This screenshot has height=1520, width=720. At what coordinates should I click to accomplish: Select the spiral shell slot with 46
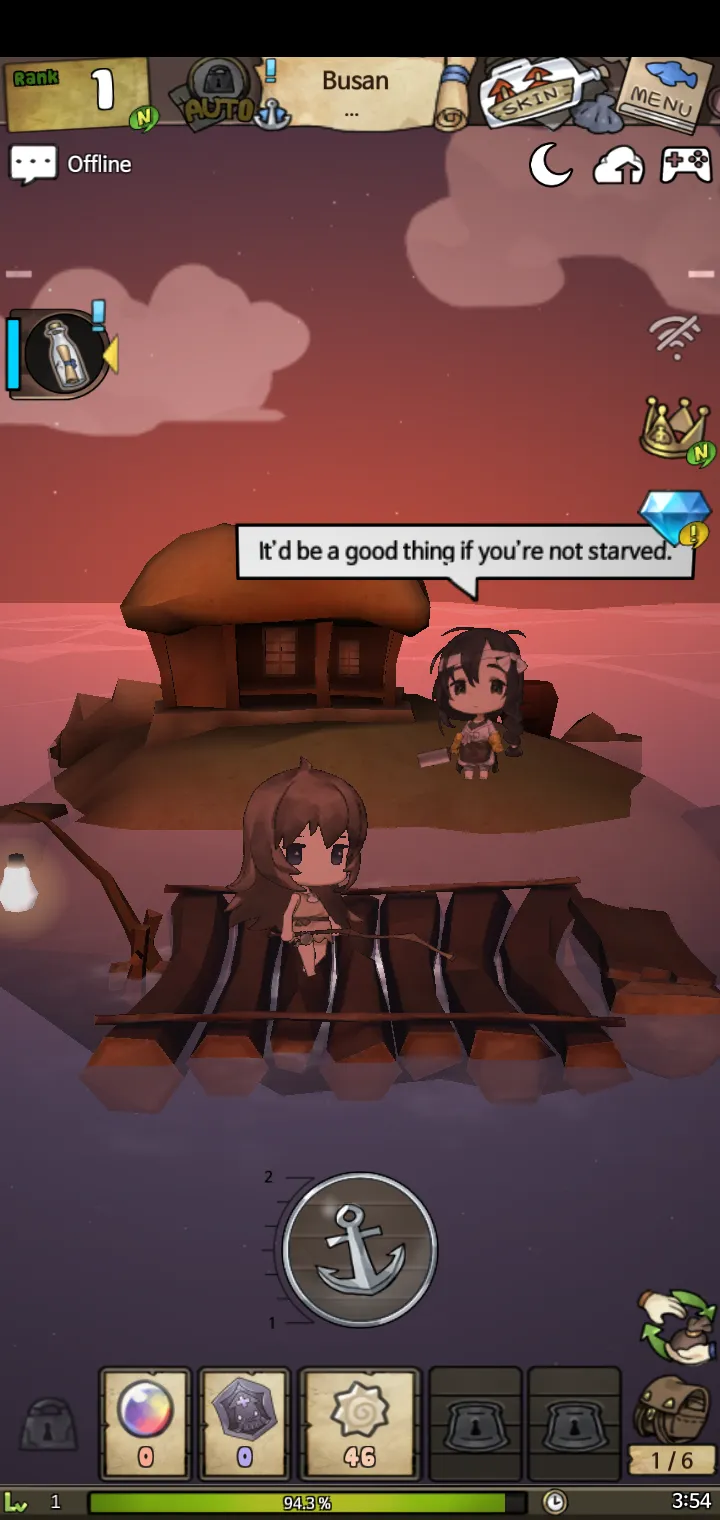click(x=359, y=1422)
